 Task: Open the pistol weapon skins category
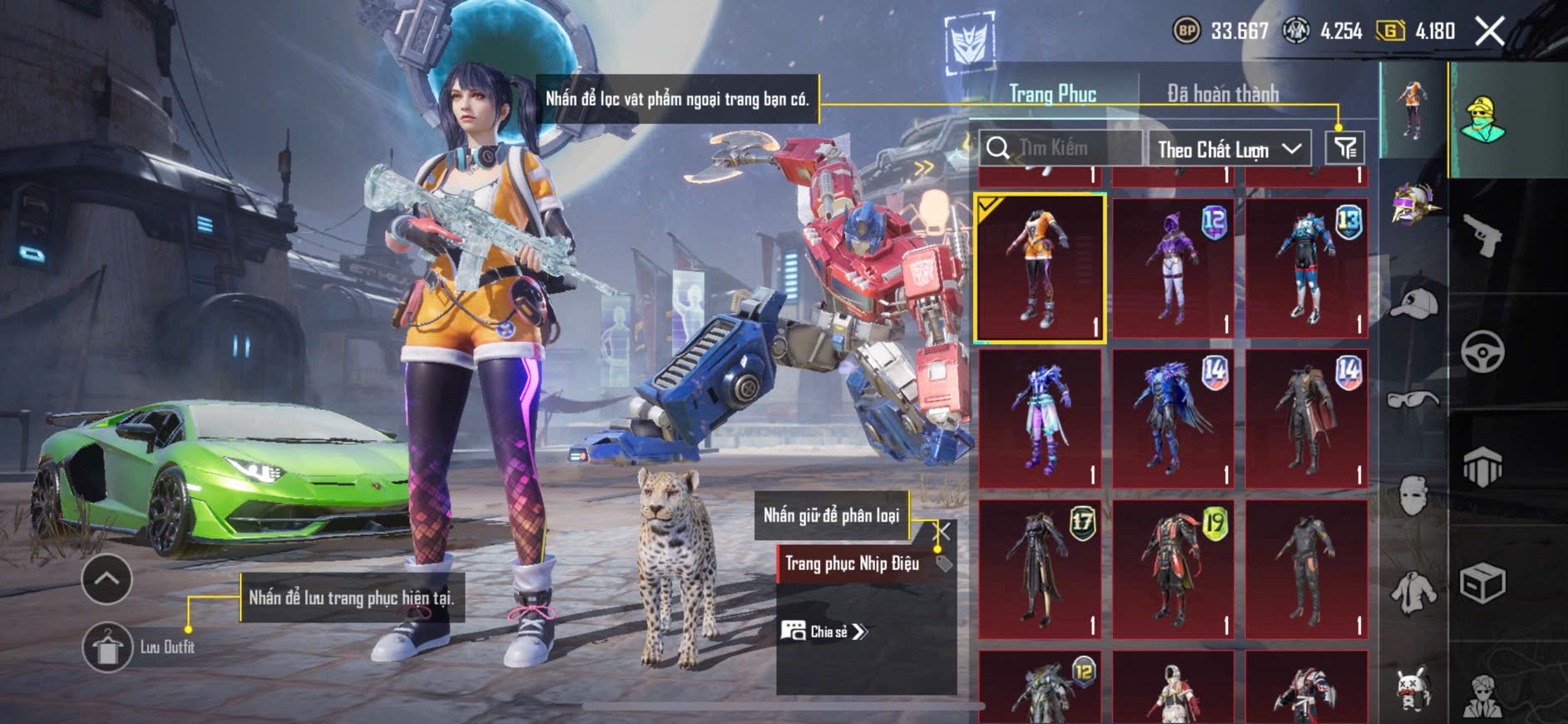pyautogui.click(x=1481, y=236)
